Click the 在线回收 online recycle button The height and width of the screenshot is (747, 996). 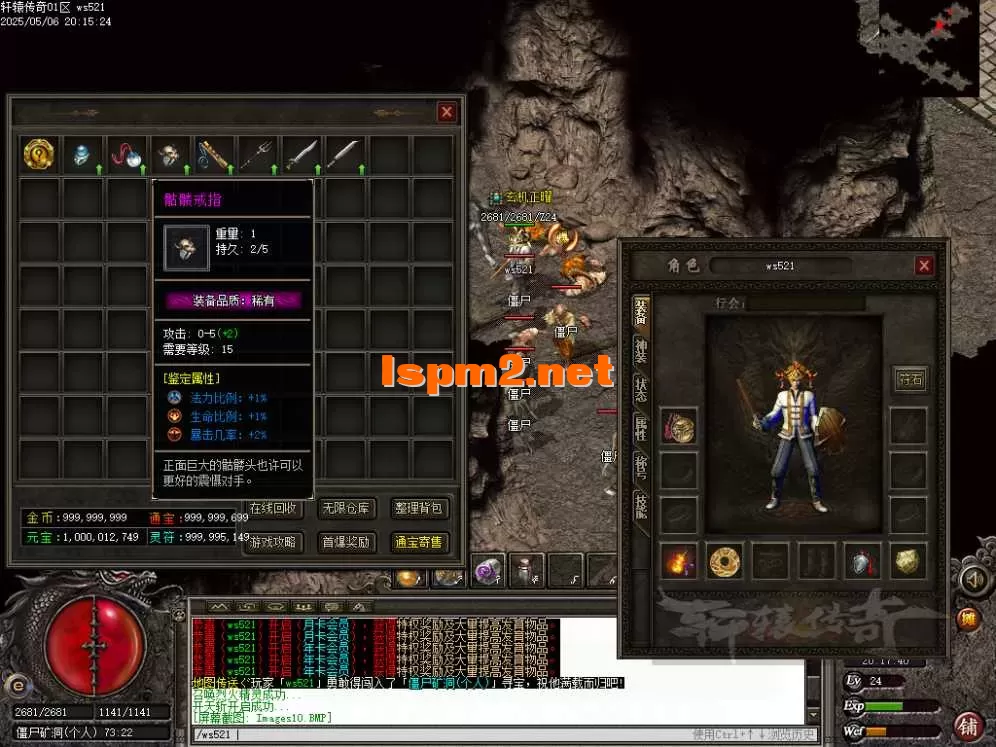(x=274, y=508)
